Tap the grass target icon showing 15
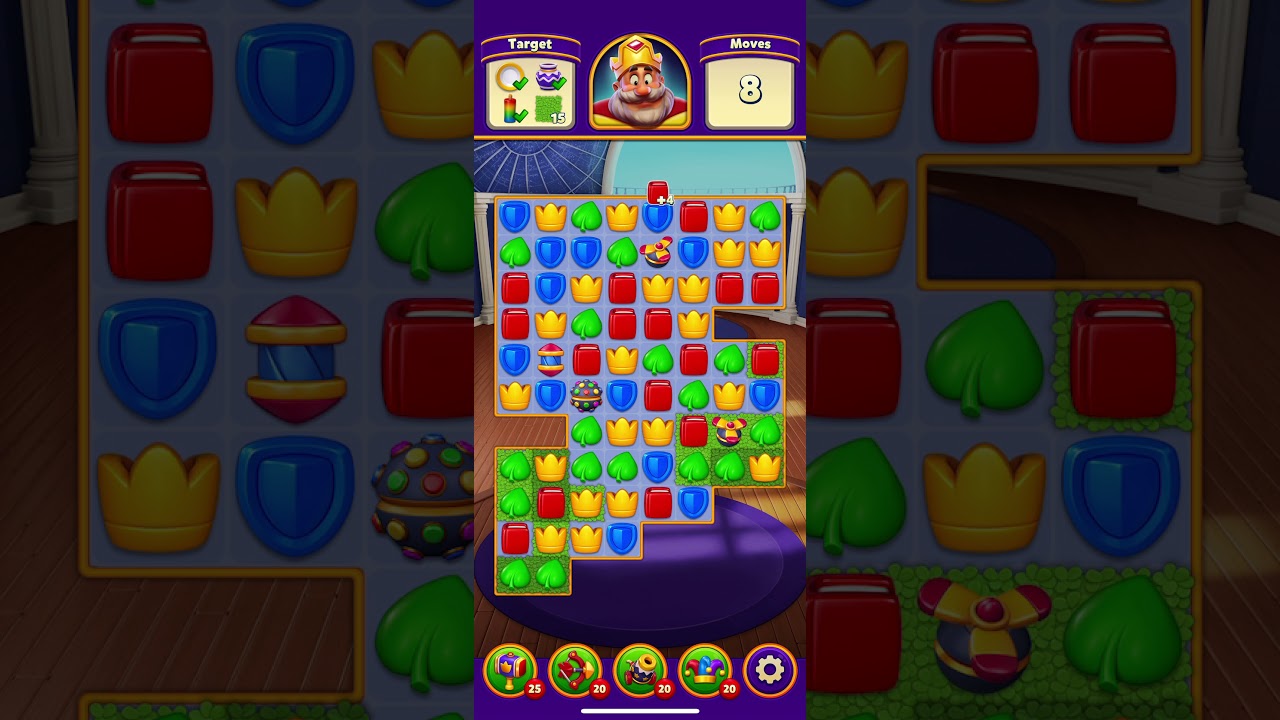 [548, 108]
